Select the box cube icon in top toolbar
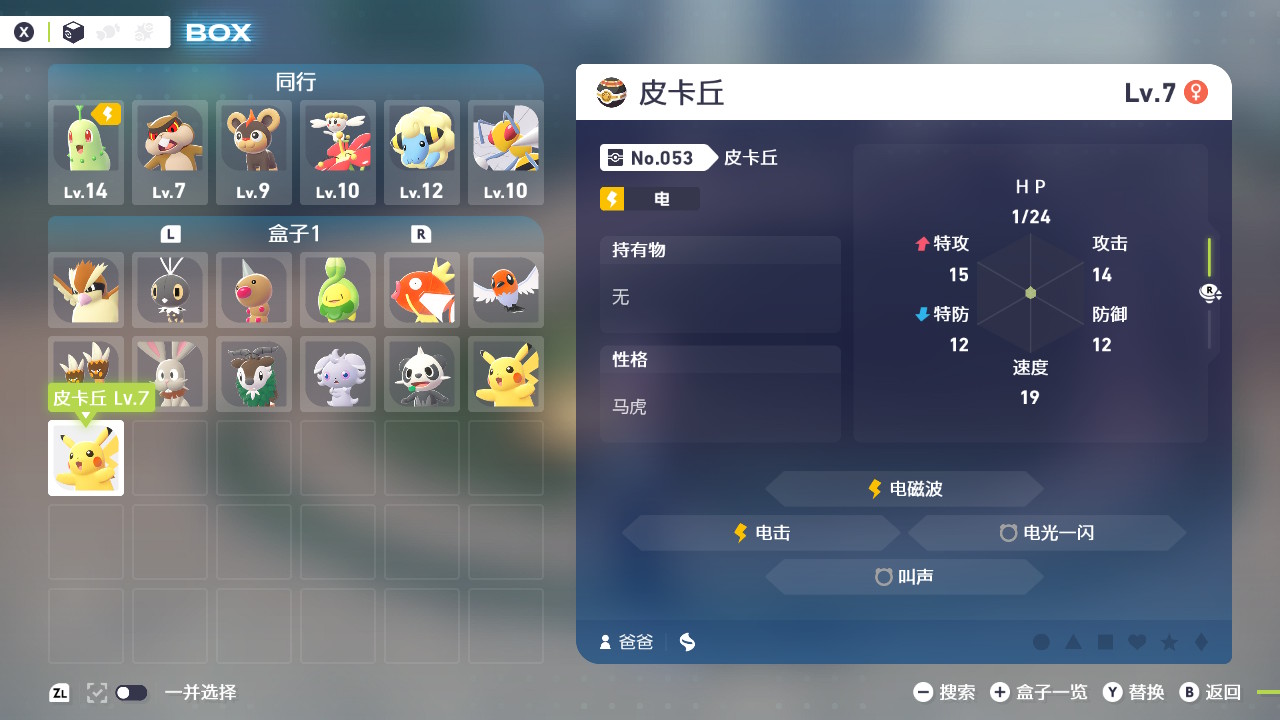Viewport: 1280px width, 720px height. (73, 32)
